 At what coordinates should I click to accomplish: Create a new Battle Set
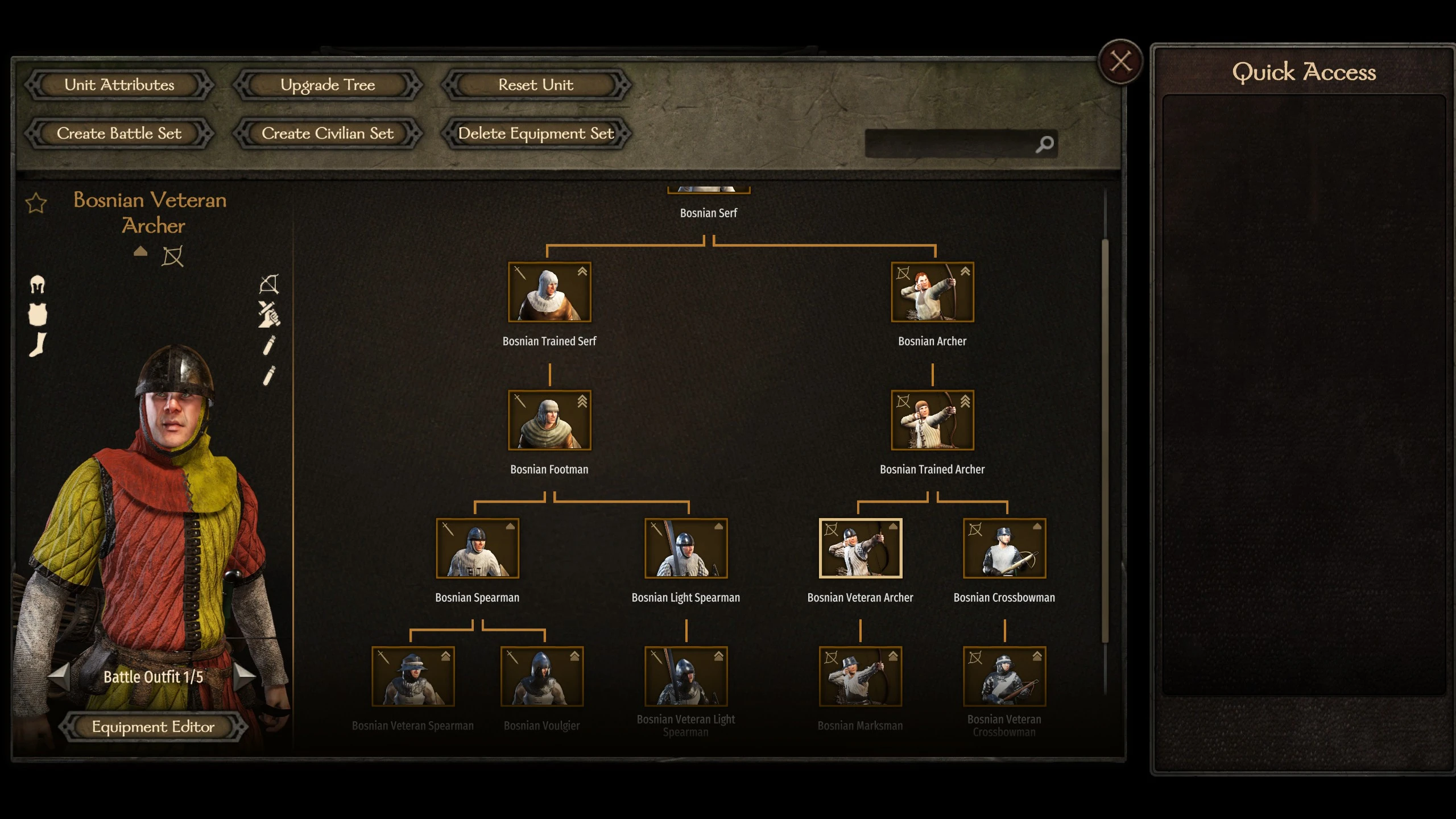119,134
